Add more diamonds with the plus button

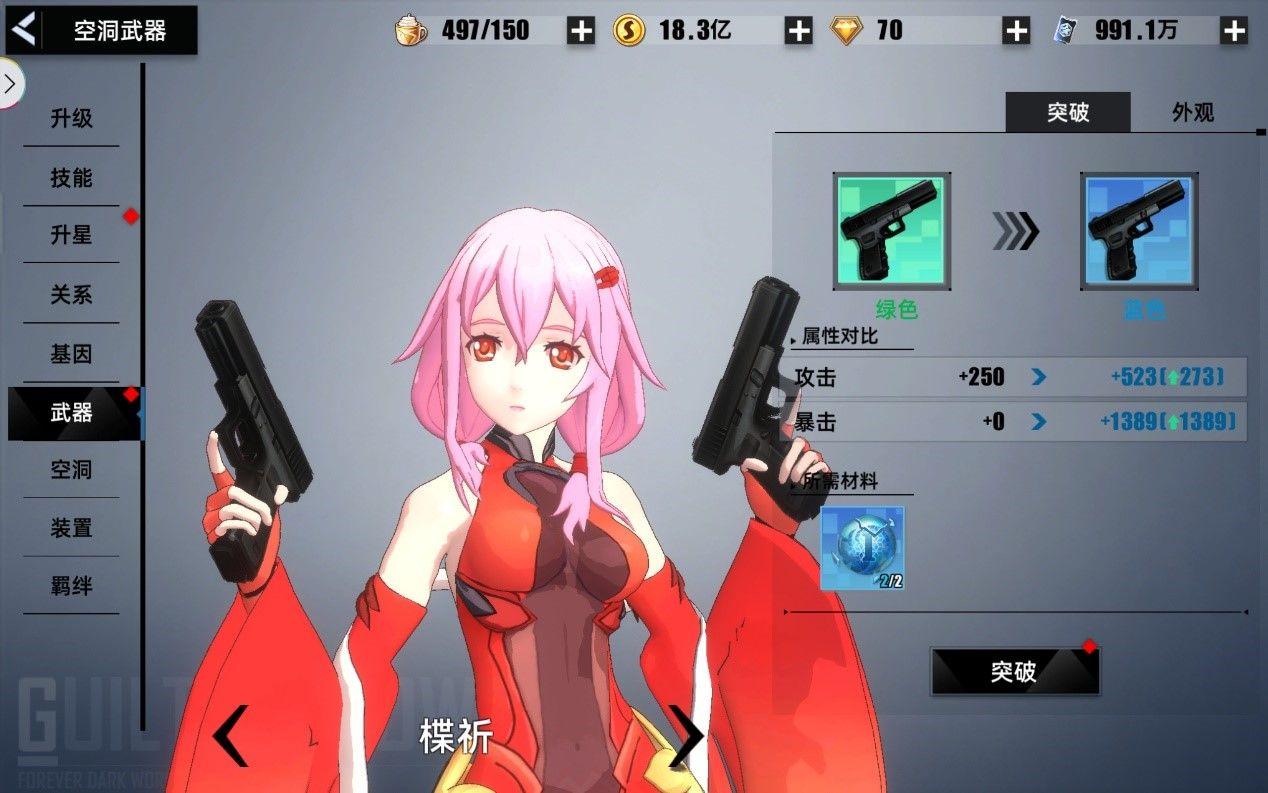pos(1016,31)
